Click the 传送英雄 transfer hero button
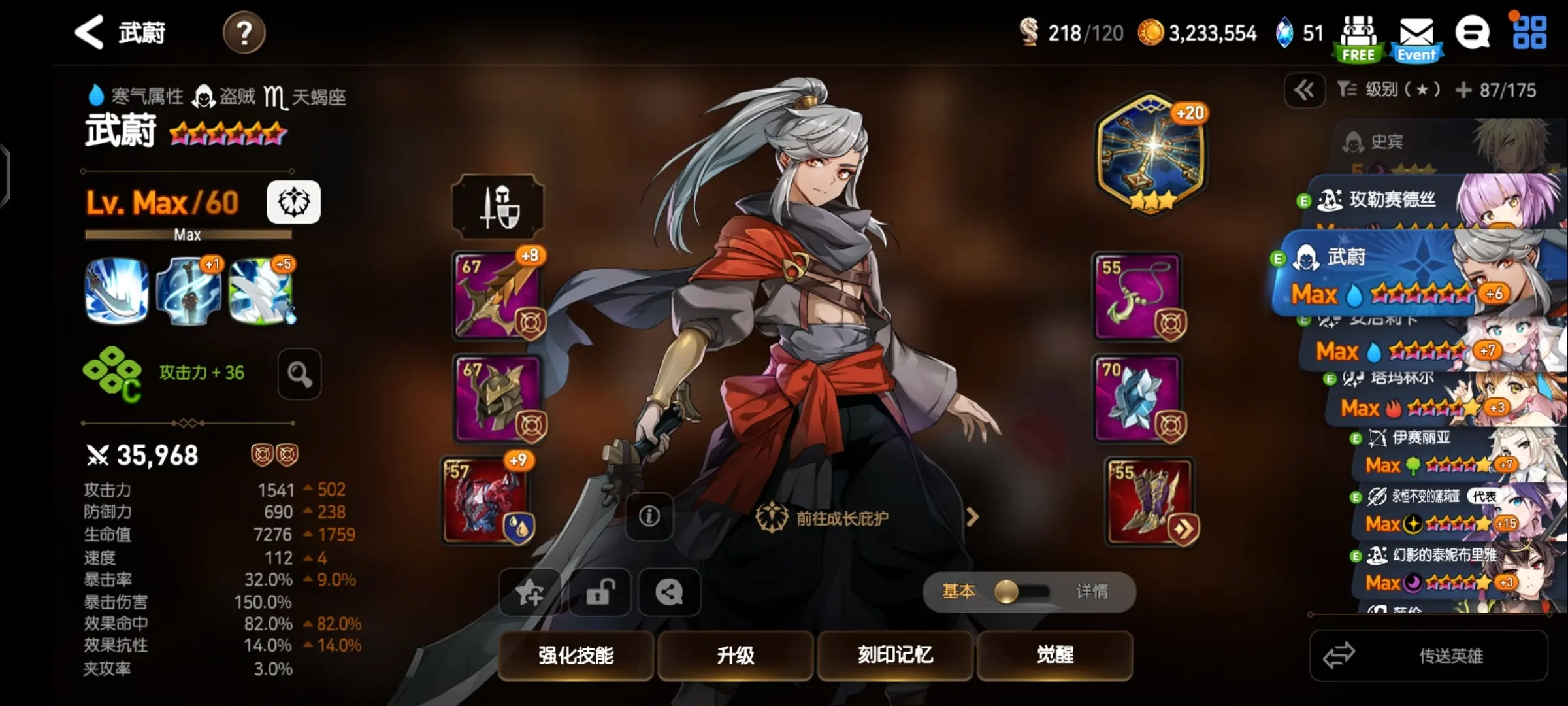The width and height of the screenshot is (1568, 706). point(1429,655)
